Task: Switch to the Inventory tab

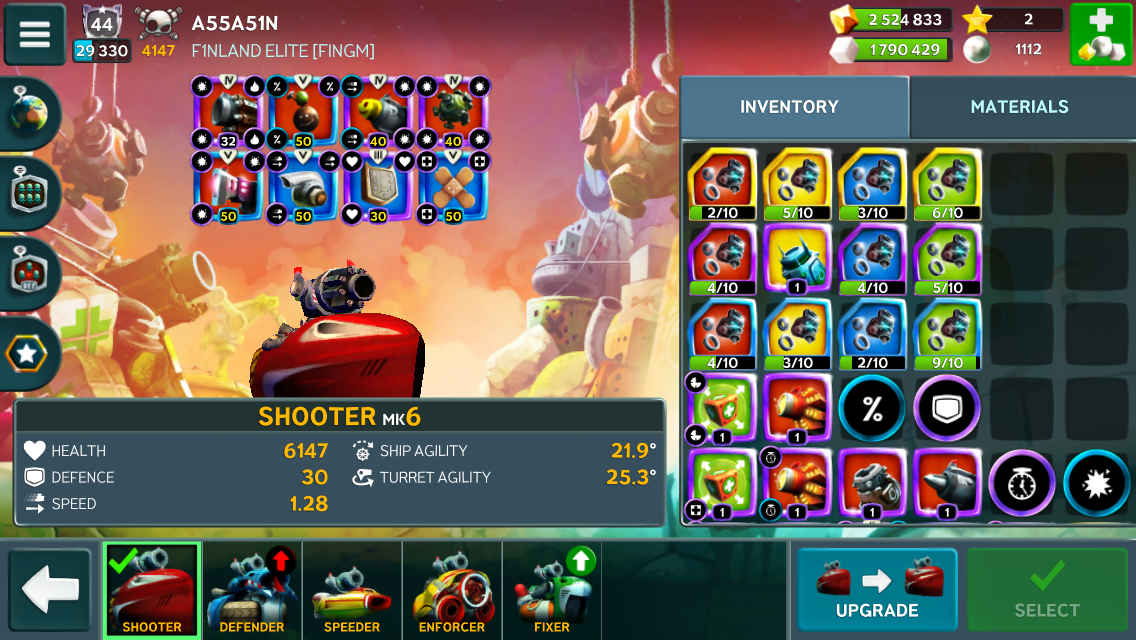Action: pos(789,107)
